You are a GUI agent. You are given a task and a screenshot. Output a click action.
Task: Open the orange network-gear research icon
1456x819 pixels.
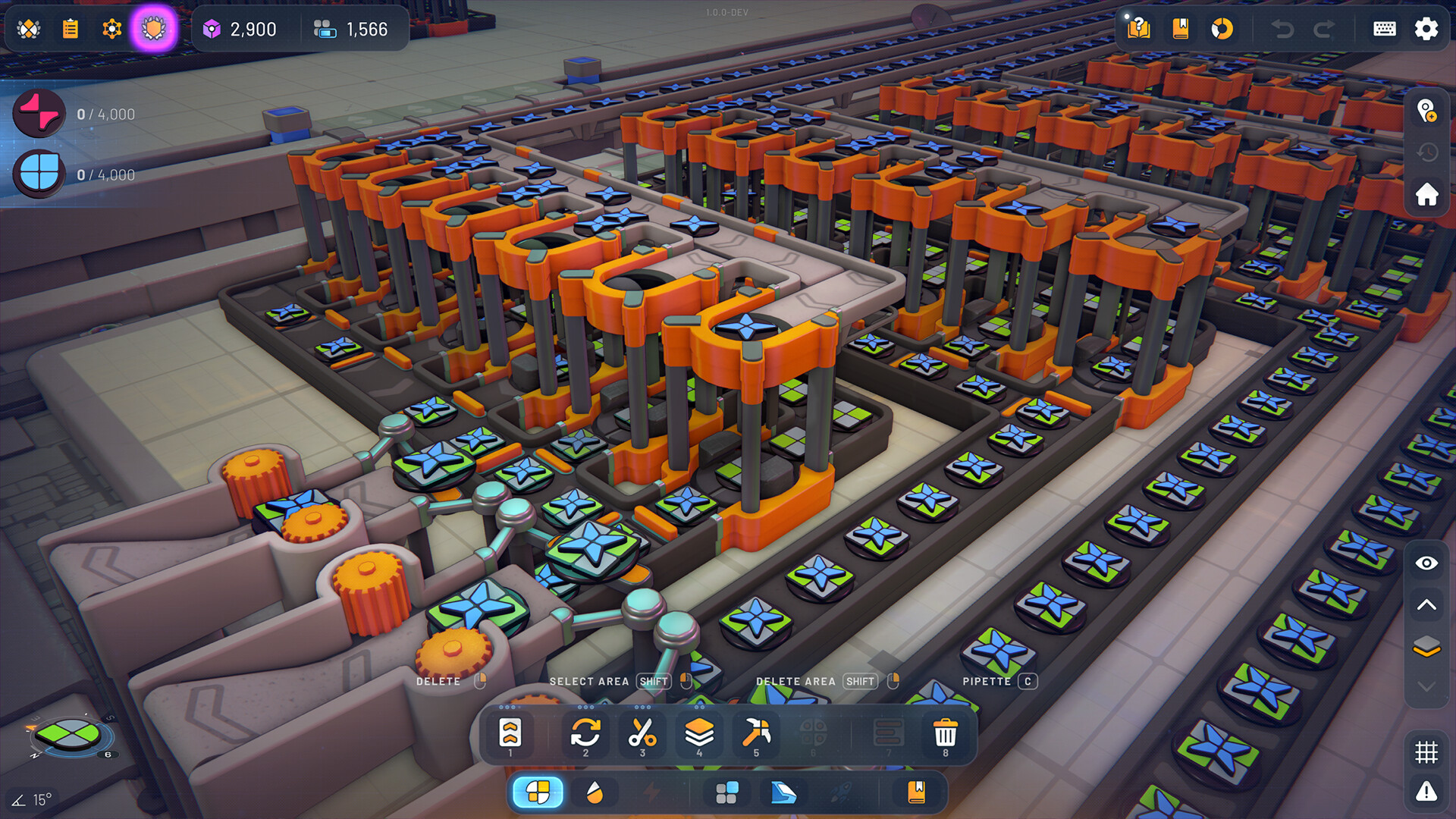pyautogui.click(x=112, y=29)
